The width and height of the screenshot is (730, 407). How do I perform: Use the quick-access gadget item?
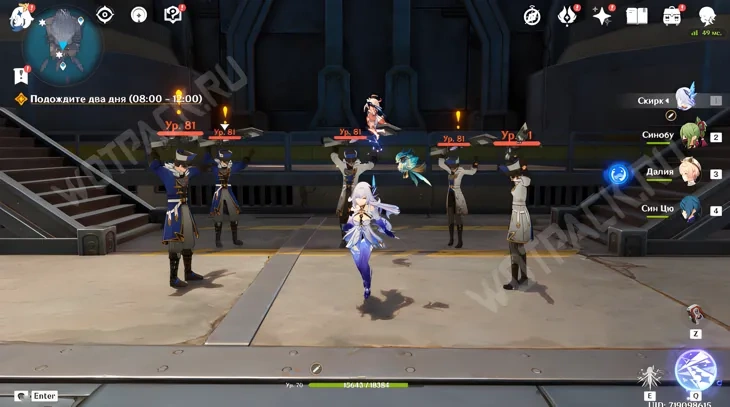click(695, 315)
